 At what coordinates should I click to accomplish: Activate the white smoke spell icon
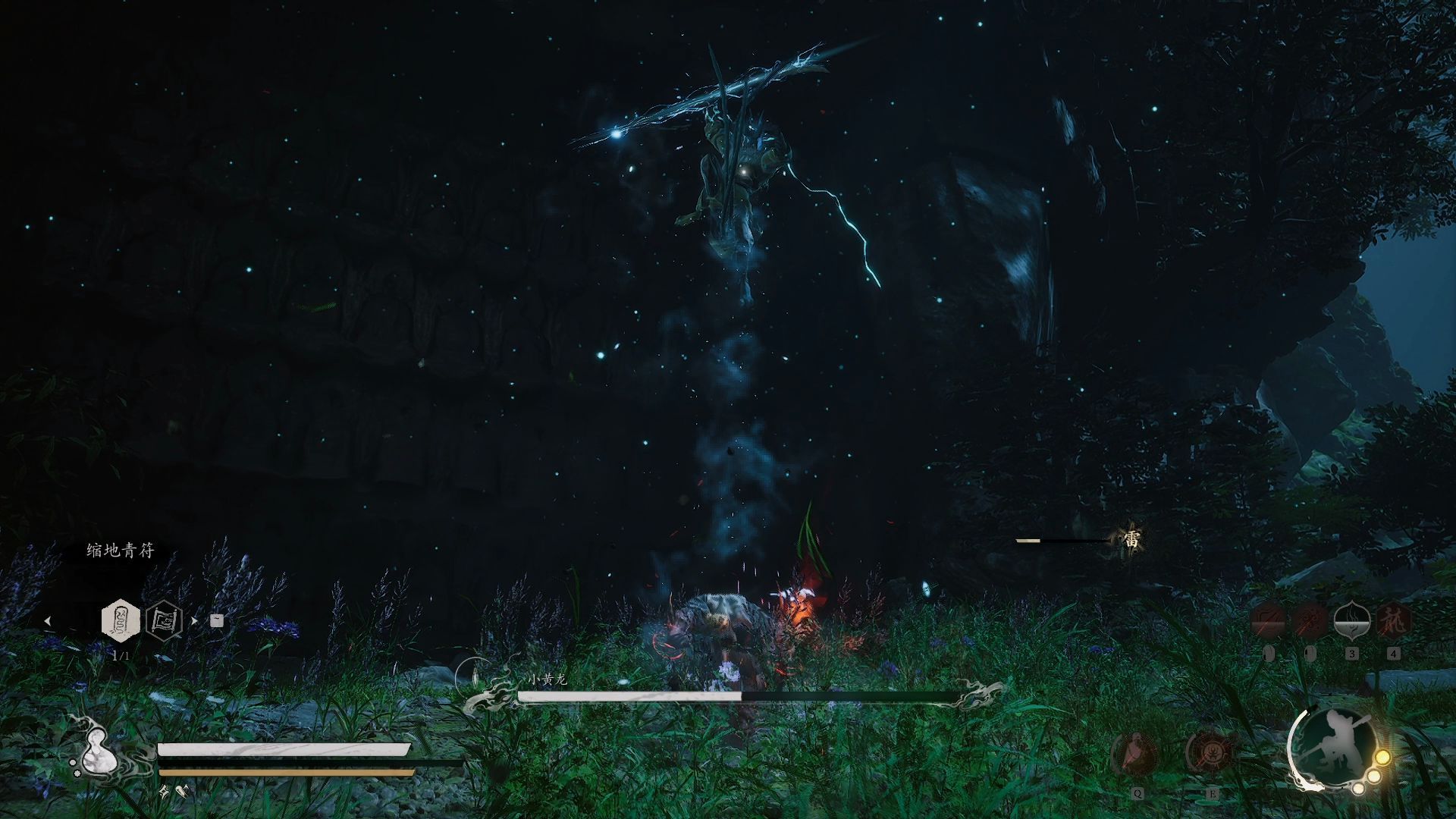pos(1351,620)
